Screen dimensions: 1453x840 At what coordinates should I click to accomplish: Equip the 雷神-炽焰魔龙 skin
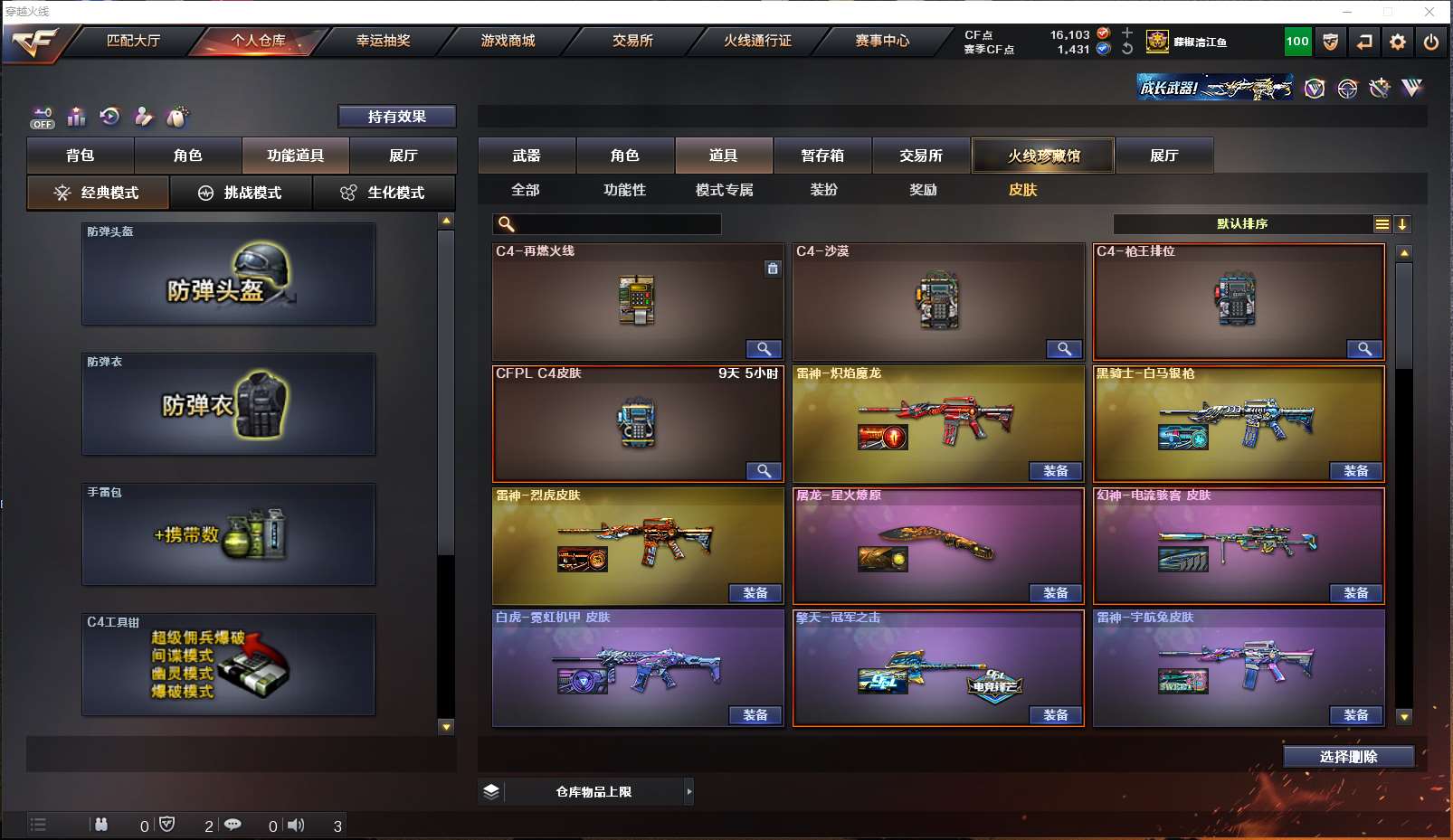(x=1055, y=471)
